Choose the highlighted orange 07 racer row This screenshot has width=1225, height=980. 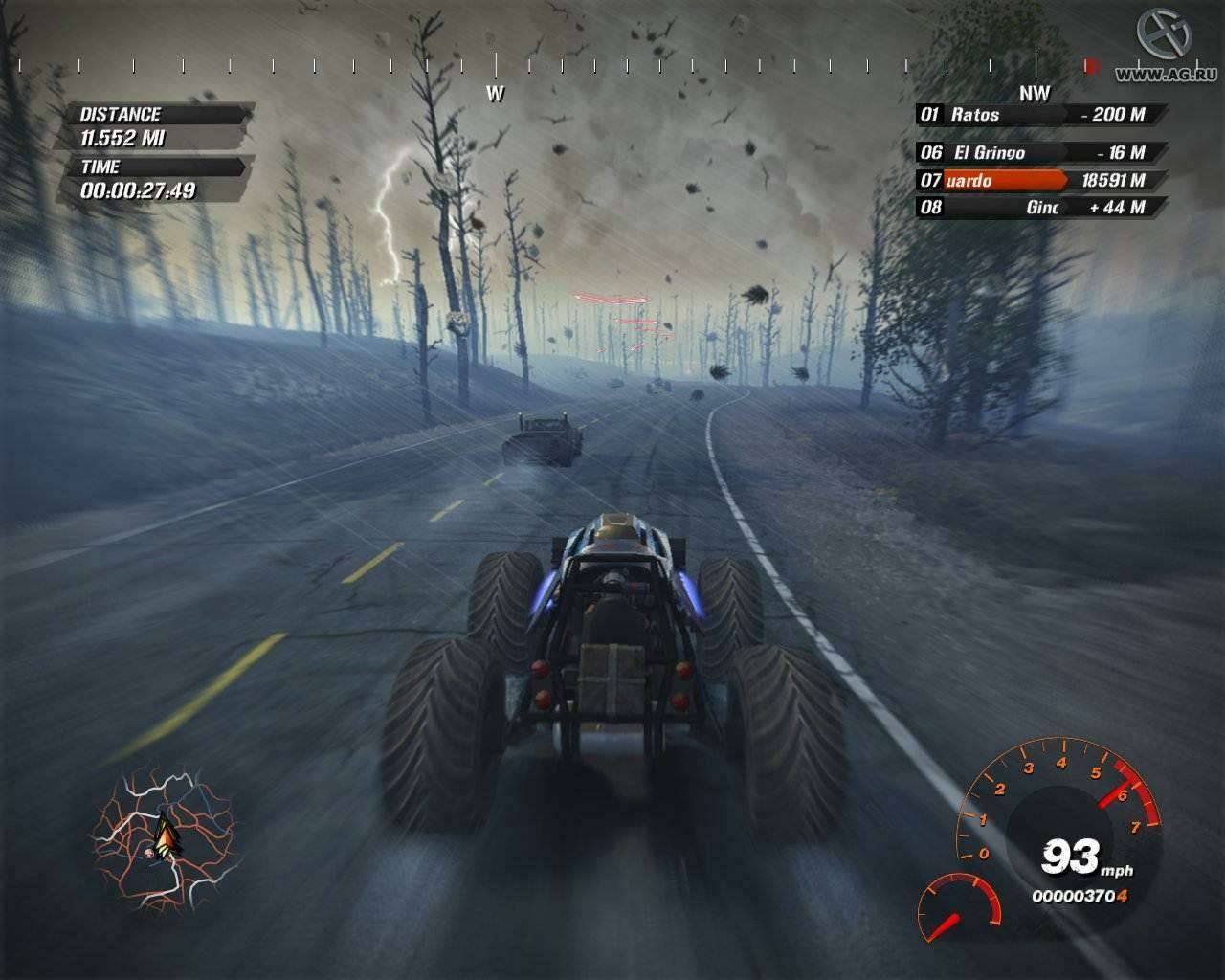click(1041, 180)
